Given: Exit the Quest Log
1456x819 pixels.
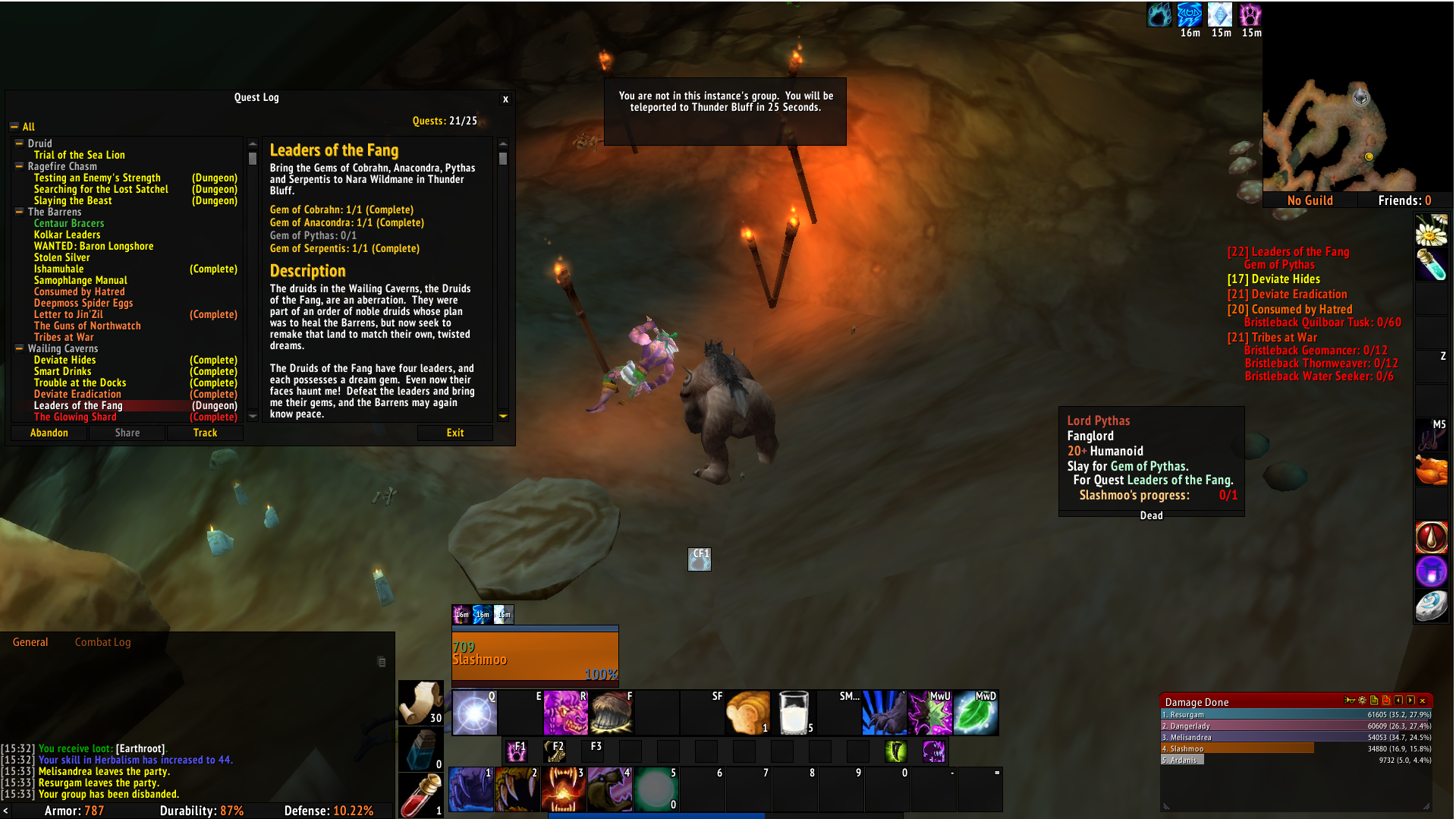Looking at the screenshot, I should pos(454,433).
